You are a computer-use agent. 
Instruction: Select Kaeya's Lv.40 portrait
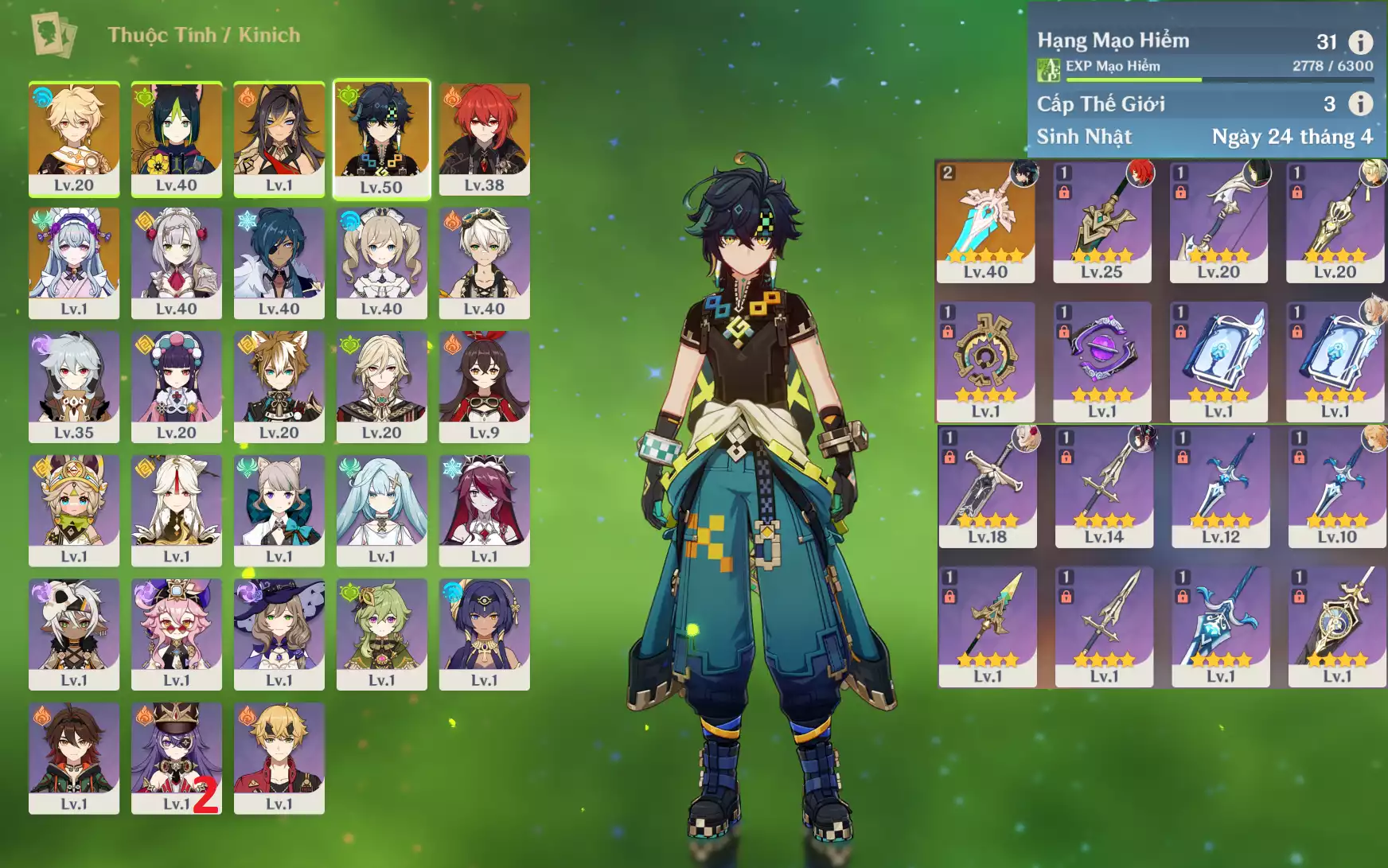coord(279,262)
